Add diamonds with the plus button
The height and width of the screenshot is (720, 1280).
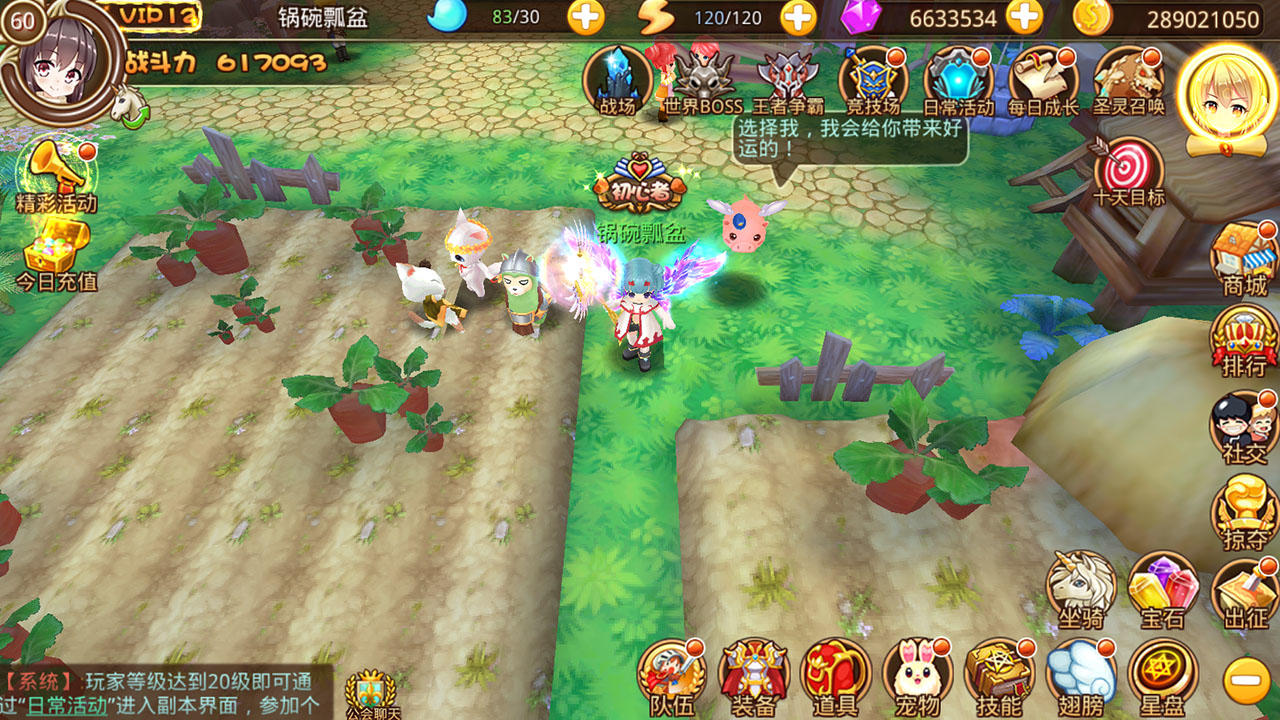point(1022,16)
